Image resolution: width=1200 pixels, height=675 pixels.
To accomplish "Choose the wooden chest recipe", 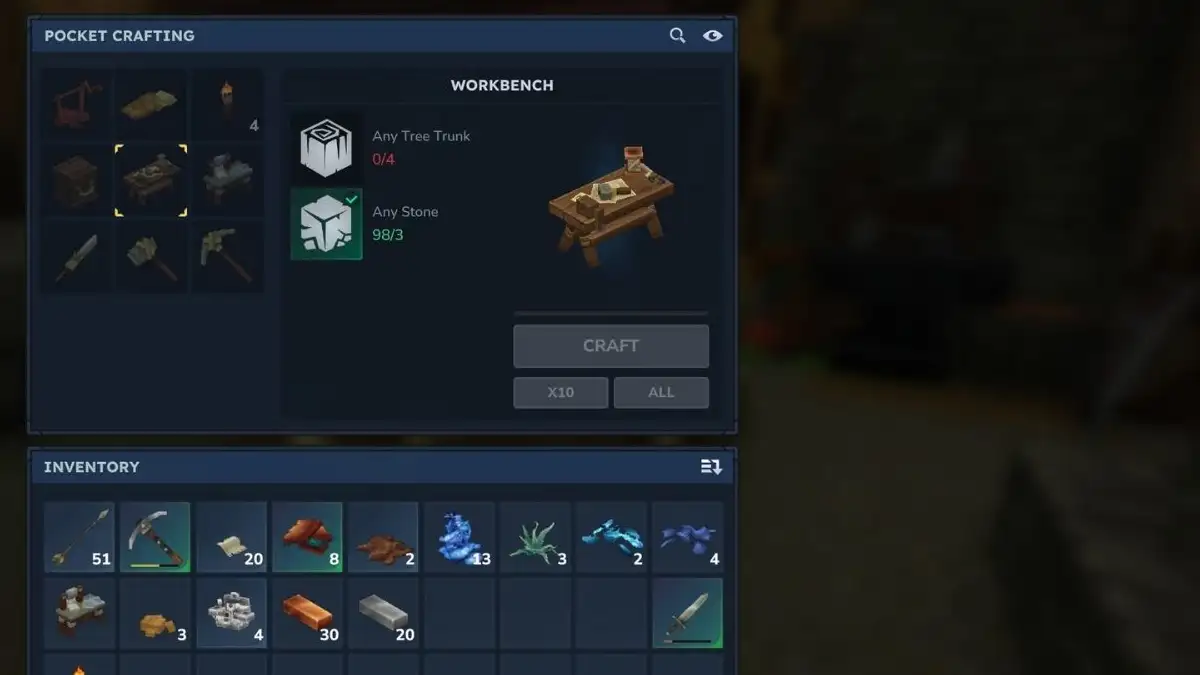I will pos(76,180).
